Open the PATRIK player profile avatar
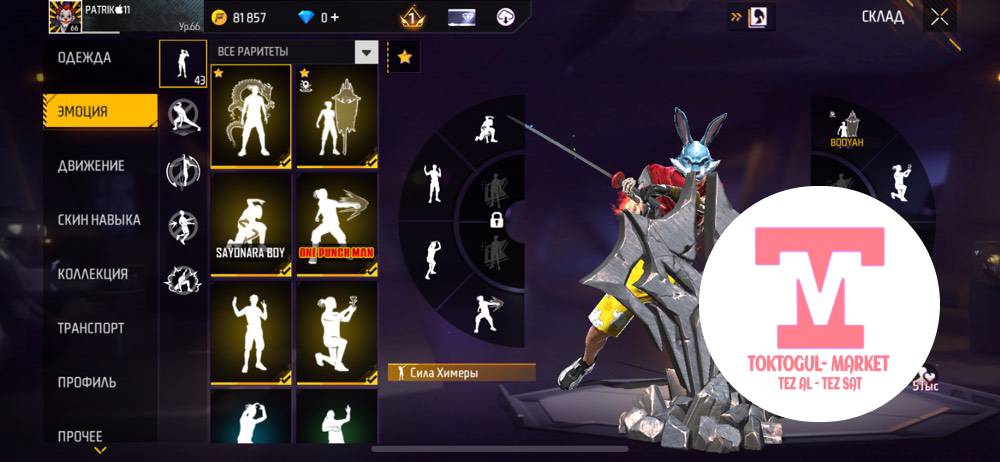This screenshot has height=462, width=1000. pos(65,17)
